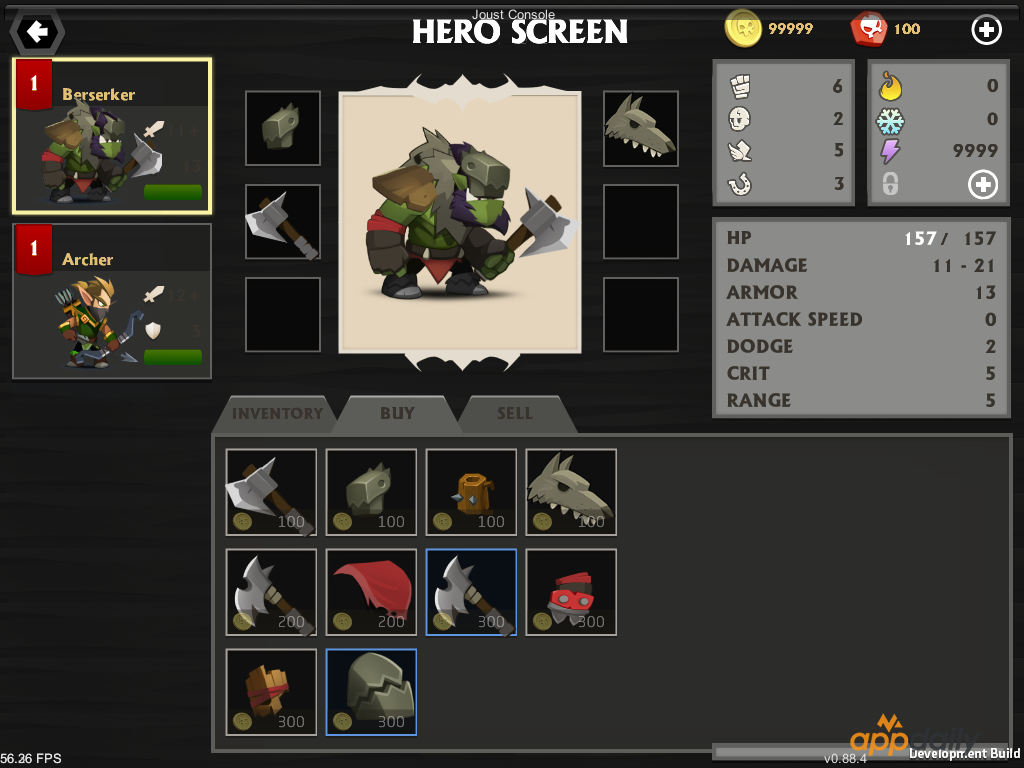Unlock the locked stat with plus button
Image resolution: width=1024 pixels, height=768 pixels.
pos(983,184)
